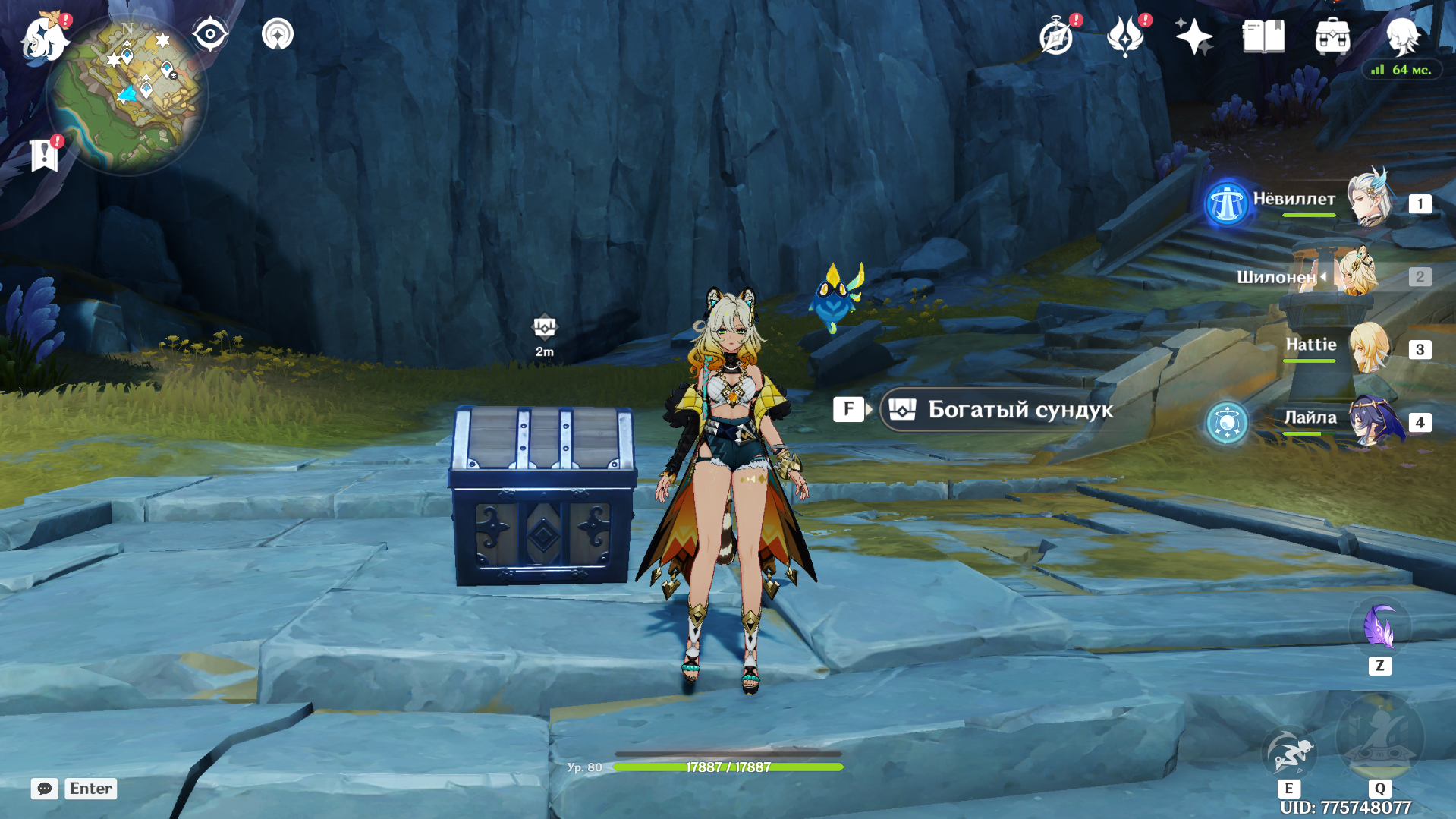Viewport: 1456px width, 819px height.
Task: Toggle the elemental sight eye icon
Action: click(210, 35)
